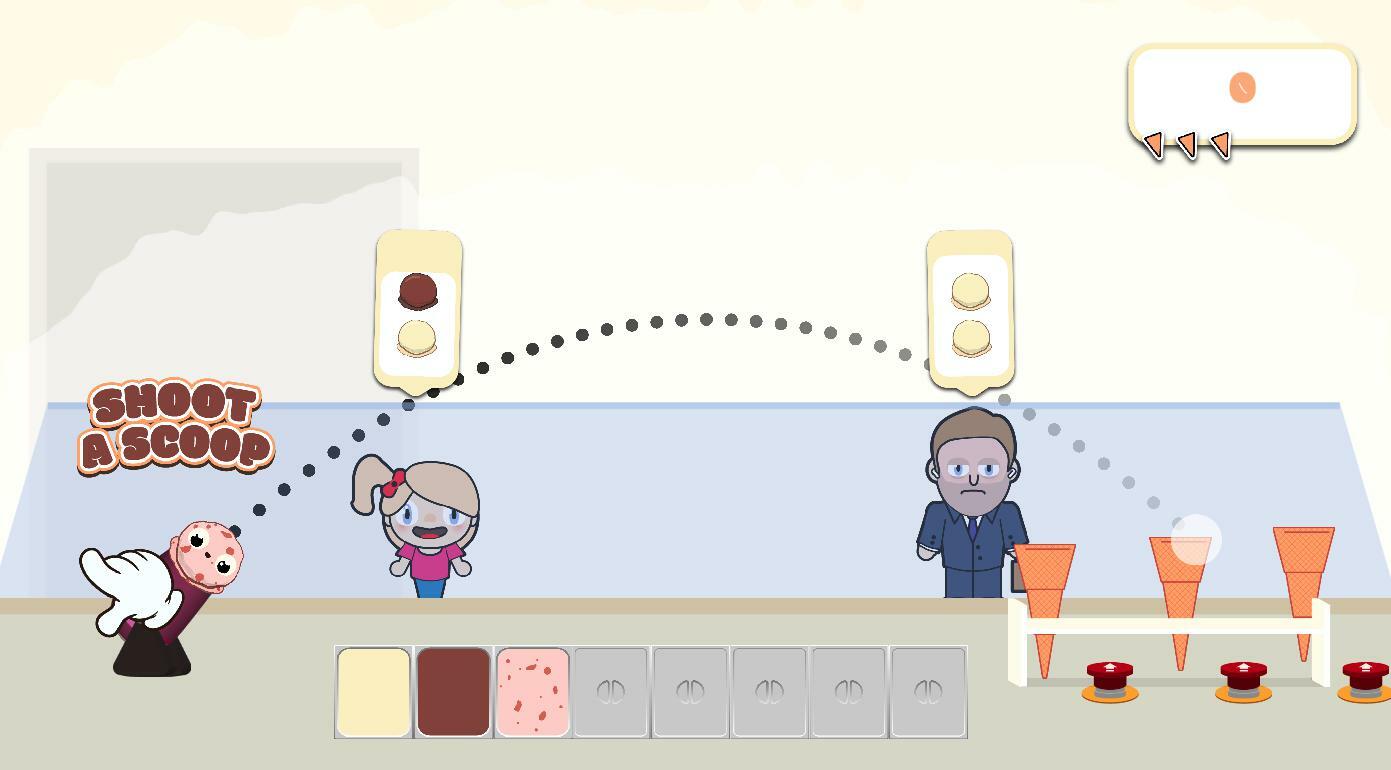Open the order card above the businessman
The width and height of the screenshot is (1391, 770).
tap(968, 308)
